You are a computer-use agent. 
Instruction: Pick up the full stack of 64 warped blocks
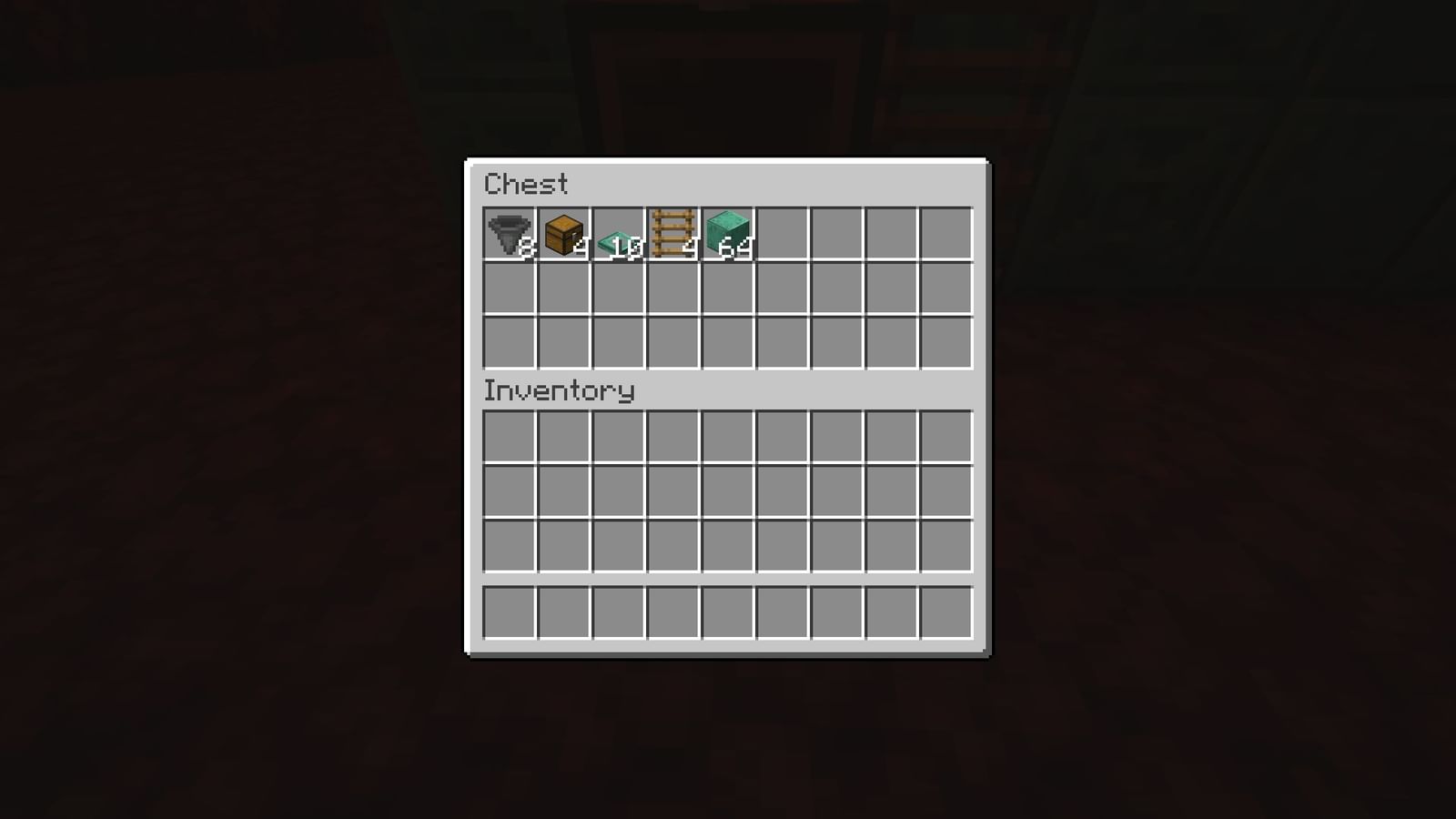(x=728, y=235)
